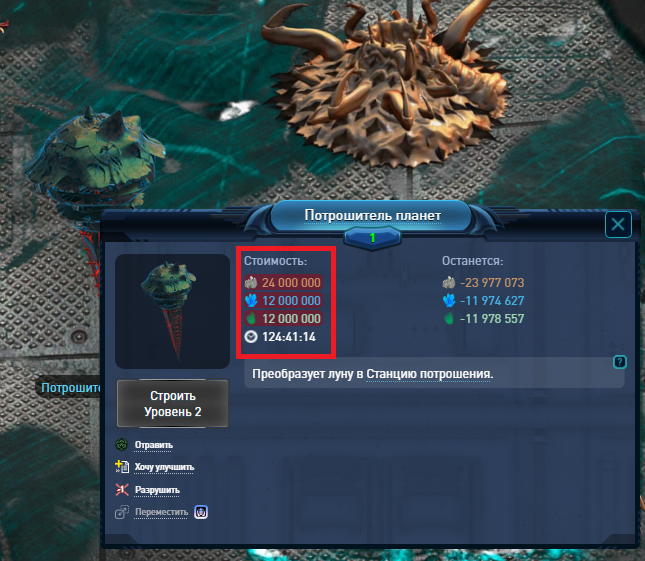Choose the Отравить action
645x561 pixels.
153,445
